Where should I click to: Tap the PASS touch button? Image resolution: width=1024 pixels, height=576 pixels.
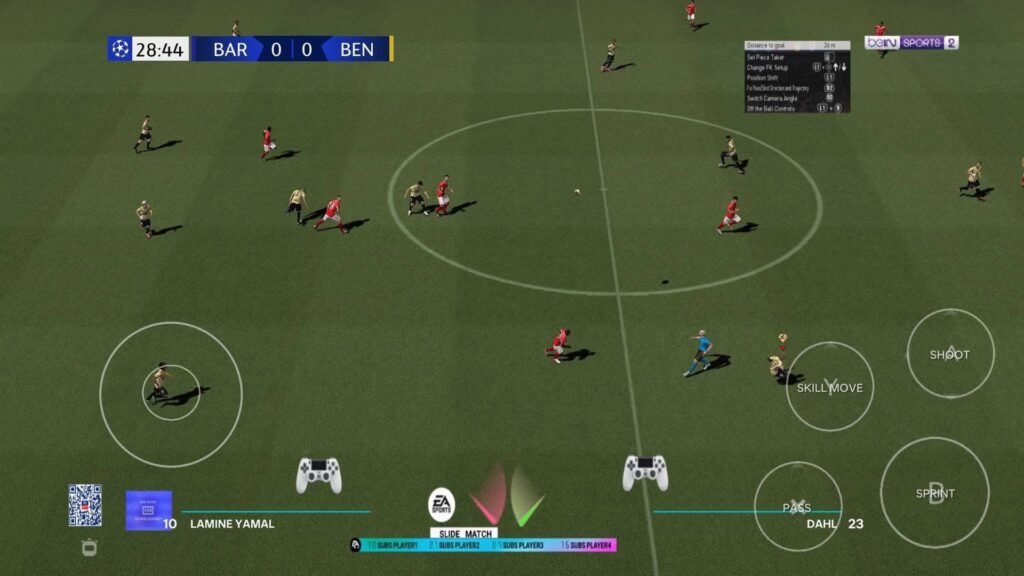(x=798, y=507)
